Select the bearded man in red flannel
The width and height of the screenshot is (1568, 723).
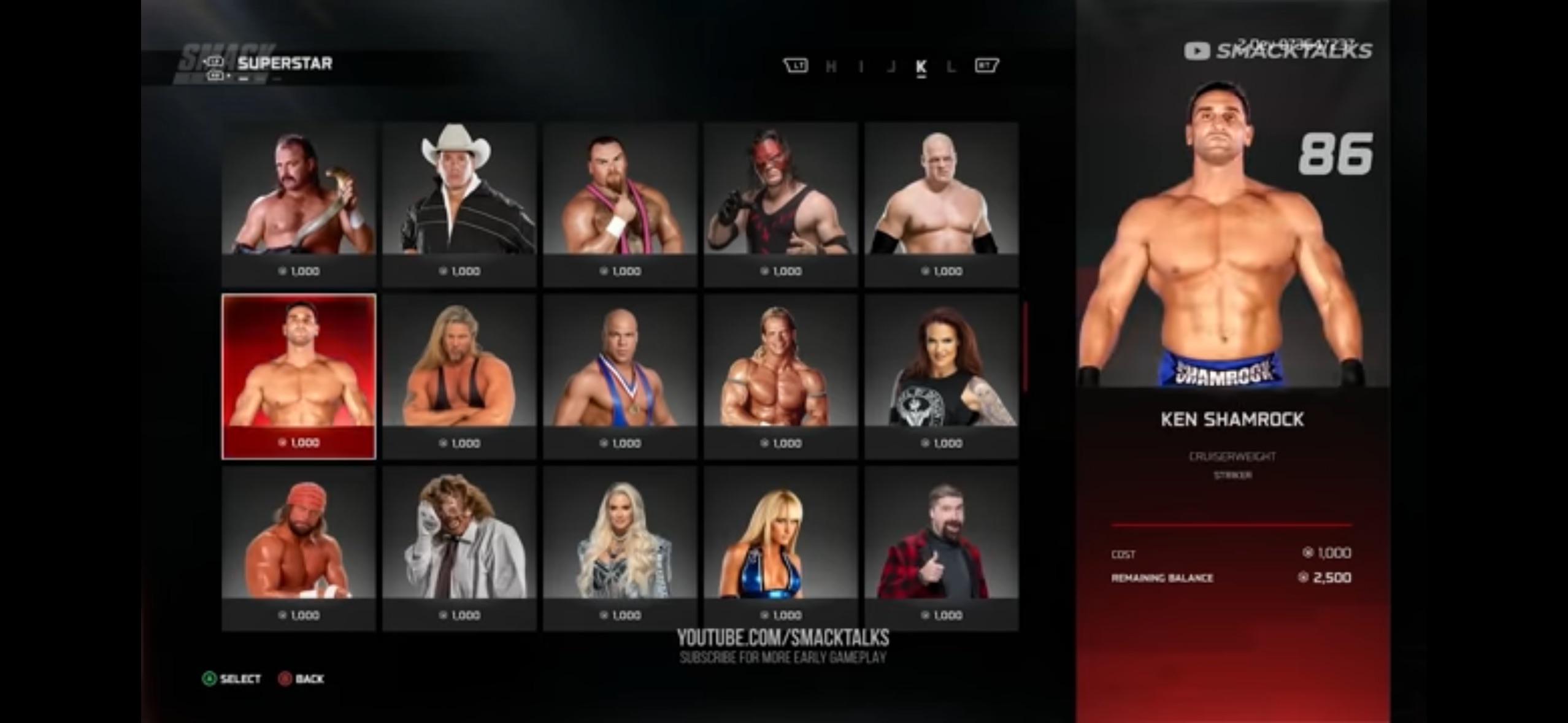(942, 548)
